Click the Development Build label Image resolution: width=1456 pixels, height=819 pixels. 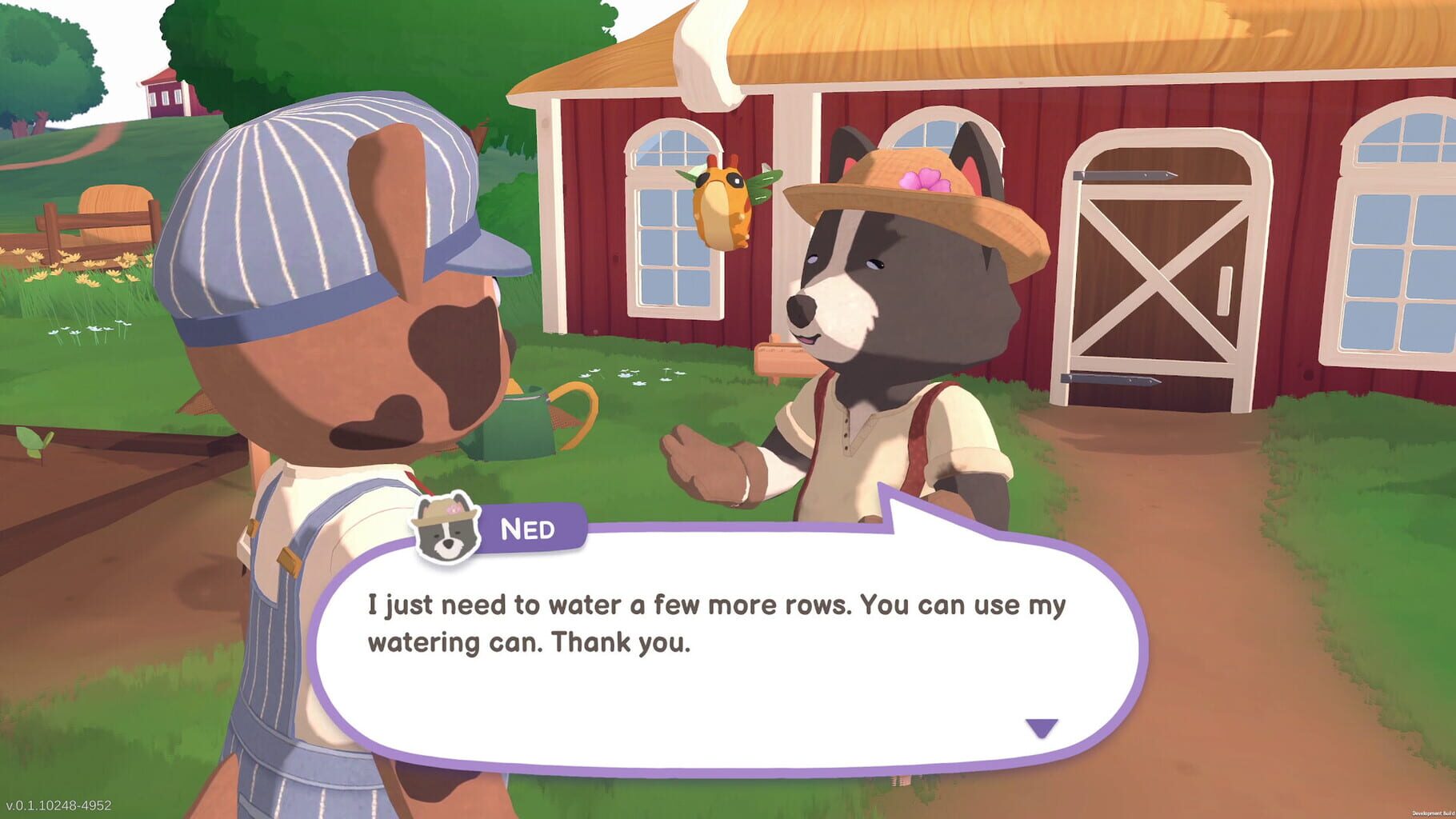pyautogui.click(x=1428, y=812)
